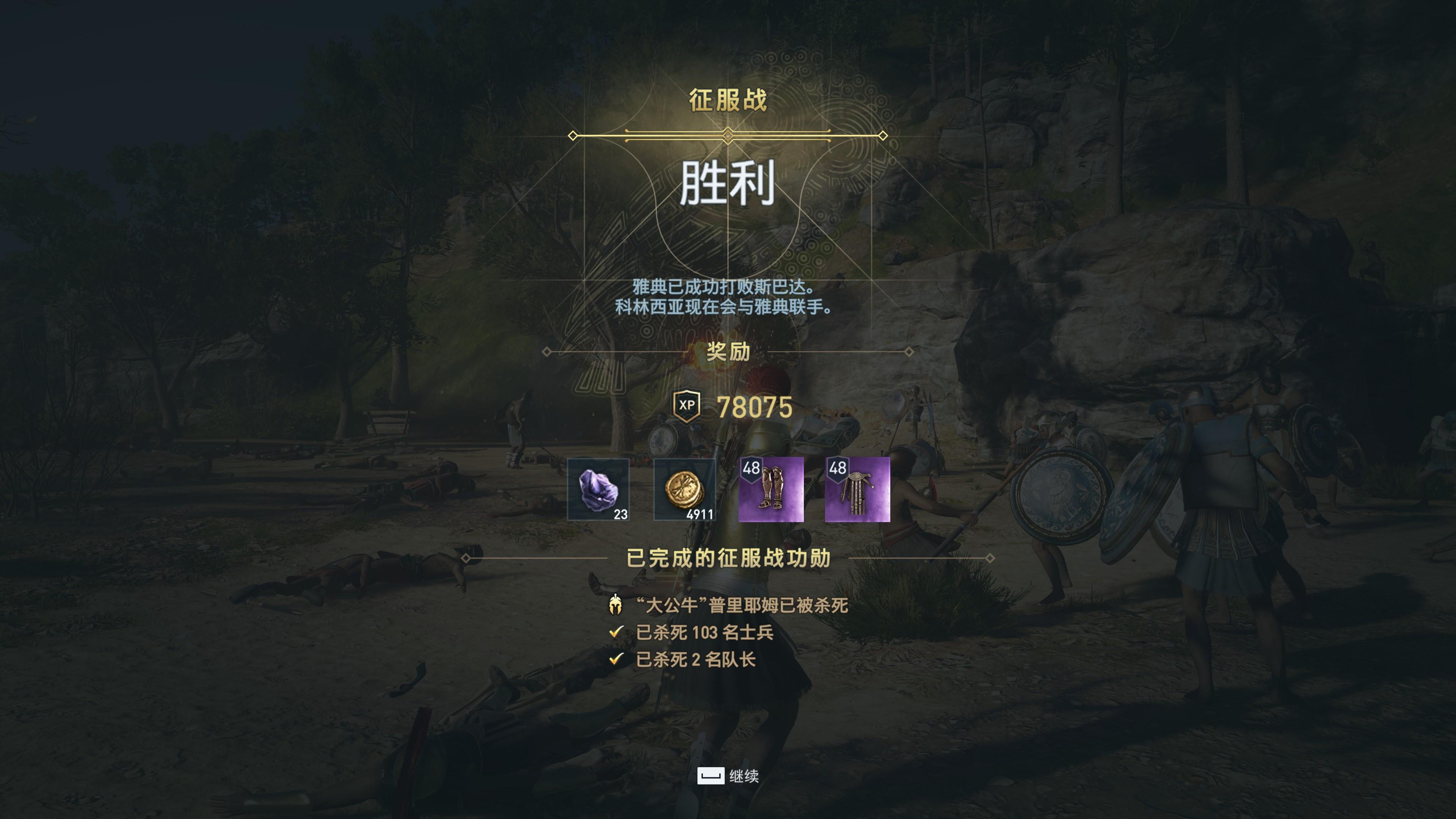Select the purple crystal reward slot
1456x819 pixels.
598,489
